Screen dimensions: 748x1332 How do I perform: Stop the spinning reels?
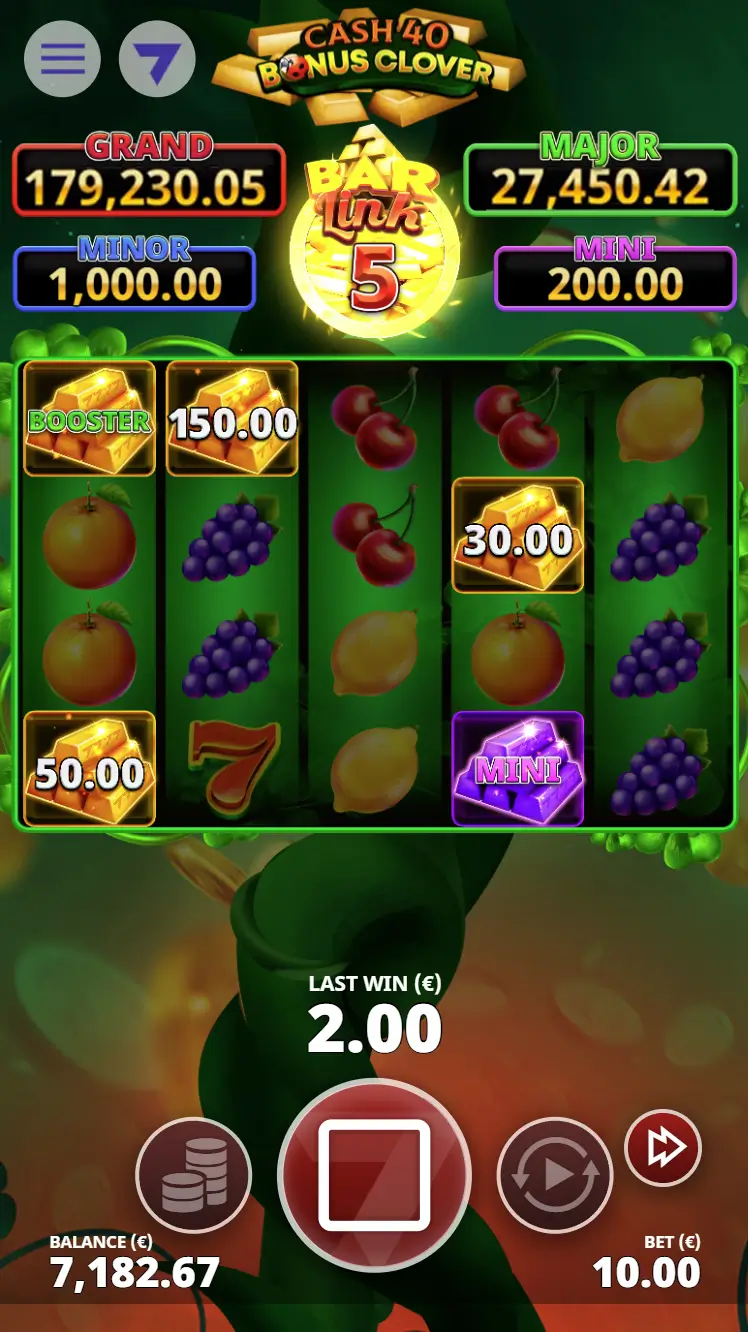(x=374, y=1175)
